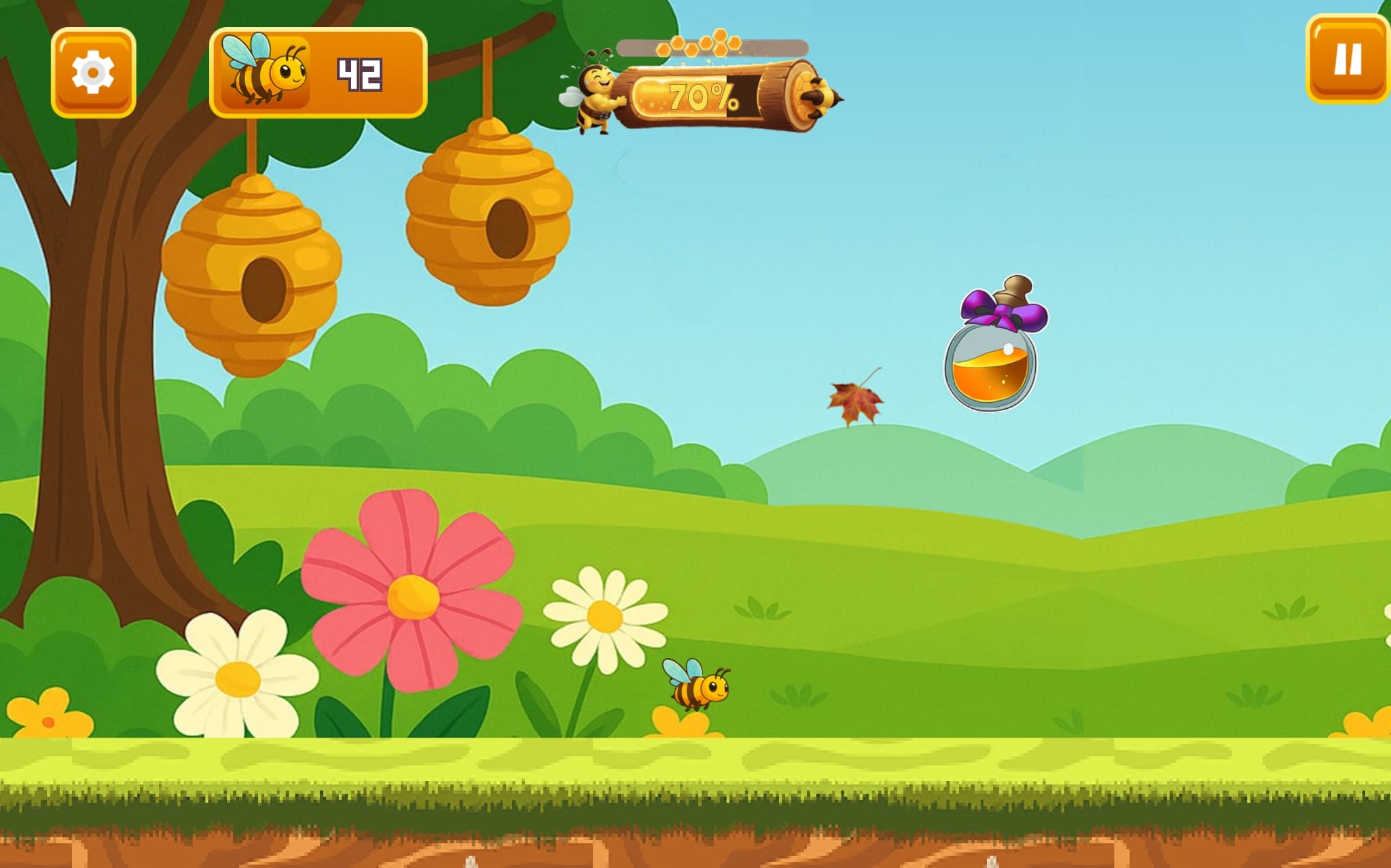Pause the game with the pause button
This screenshot has height=868, width=1391.
coord(1348,60)
